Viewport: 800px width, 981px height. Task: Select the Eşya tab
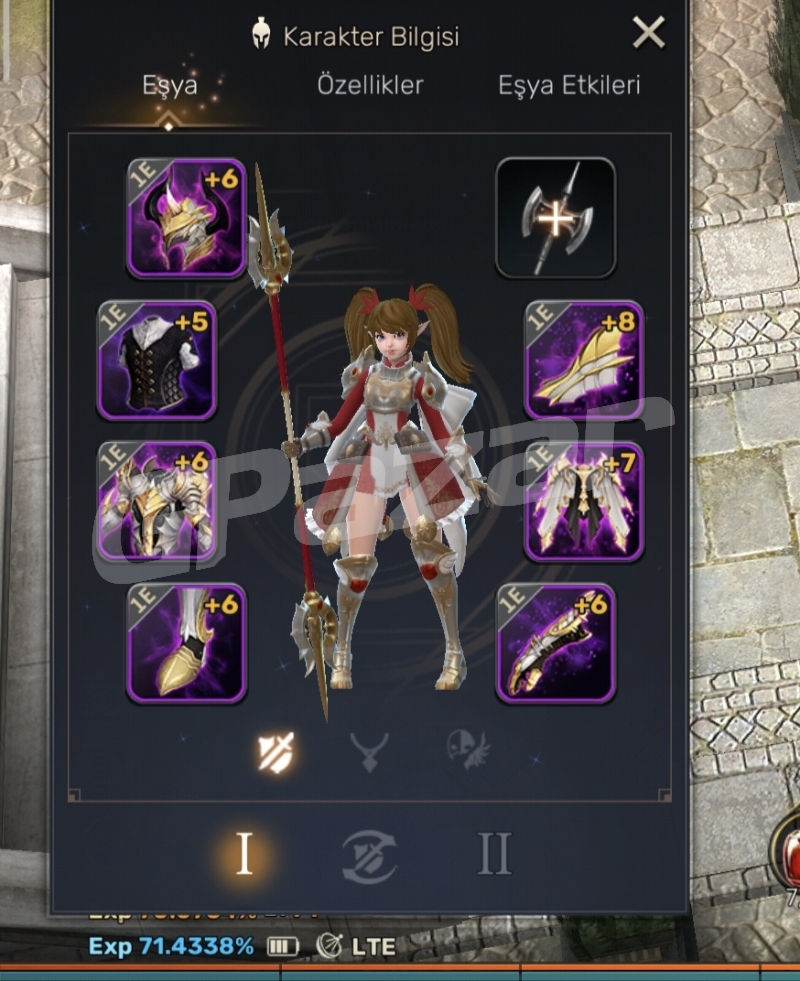(169, 85)
